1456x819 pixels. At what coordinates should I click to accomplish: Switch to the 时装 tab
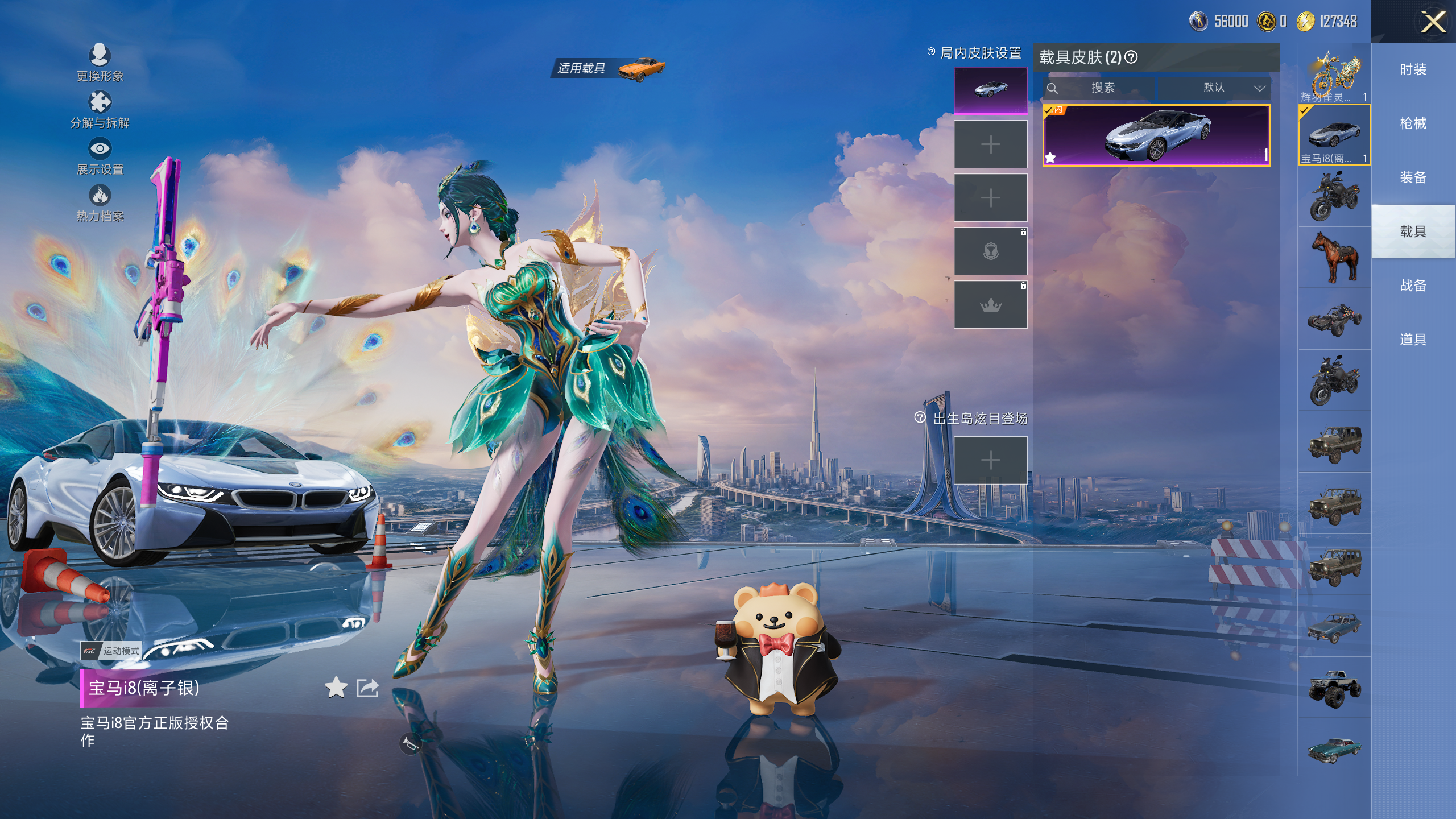(x=1413, y=69)
